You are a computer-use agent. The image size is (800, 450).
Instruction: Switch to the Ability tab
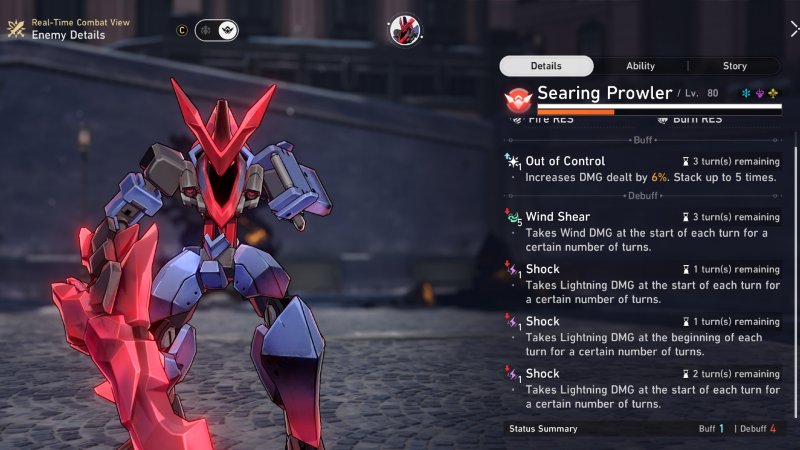click(640, 66)
